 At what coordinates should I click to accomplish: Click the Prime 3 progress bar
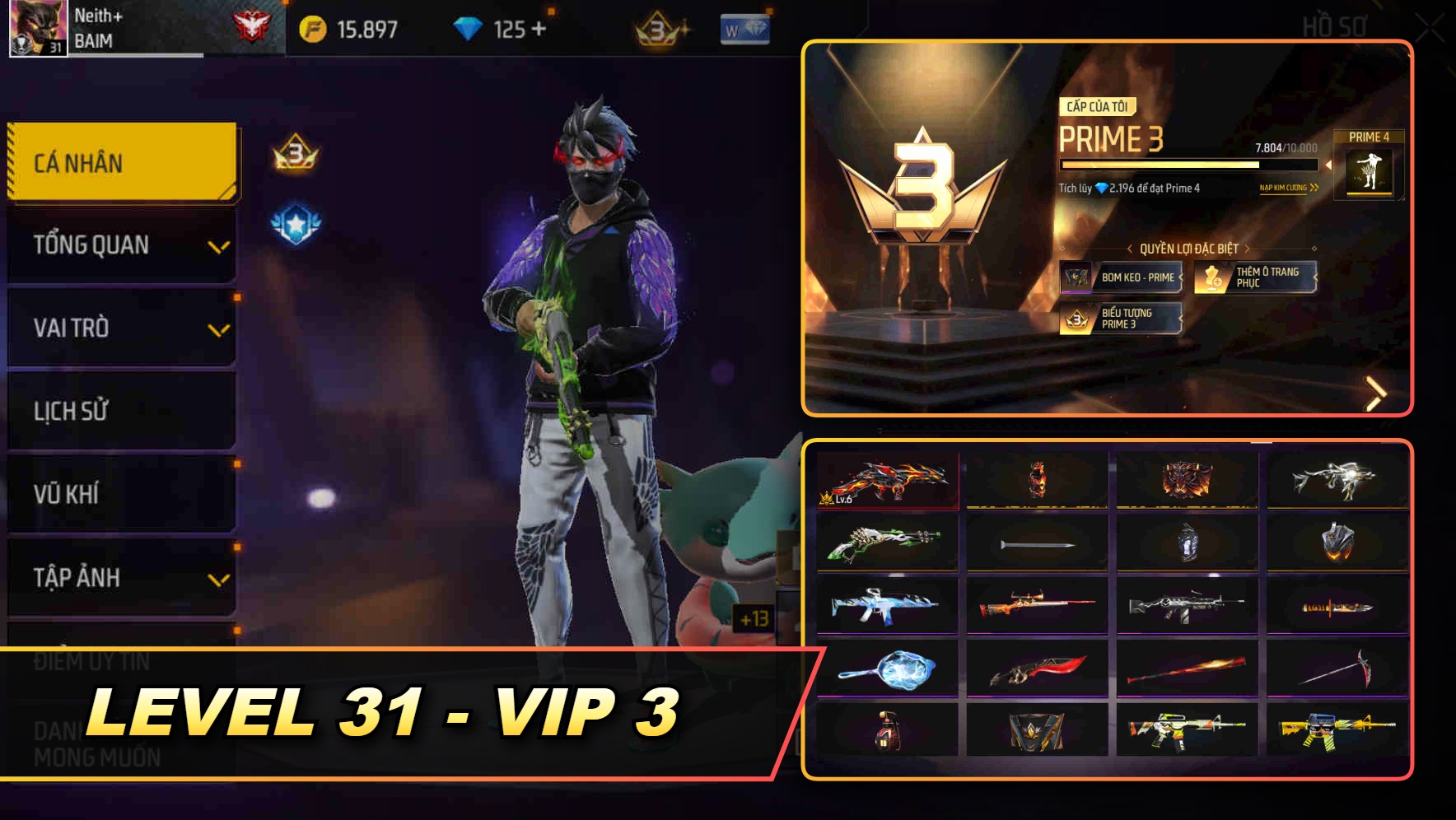pyautogui.click(x=1191, y=165)
